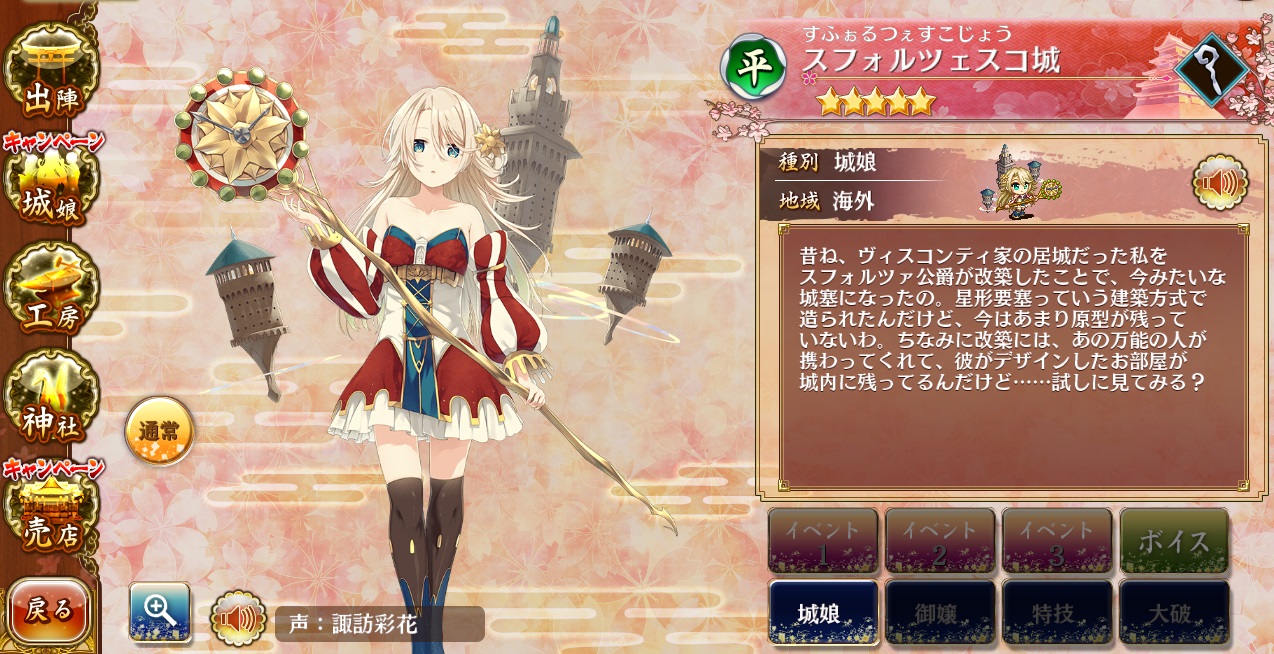Image resolution: width=1274 pixels, height=654 pixels.
Task: Click the 戻る back button
Action: pos(49,609)
